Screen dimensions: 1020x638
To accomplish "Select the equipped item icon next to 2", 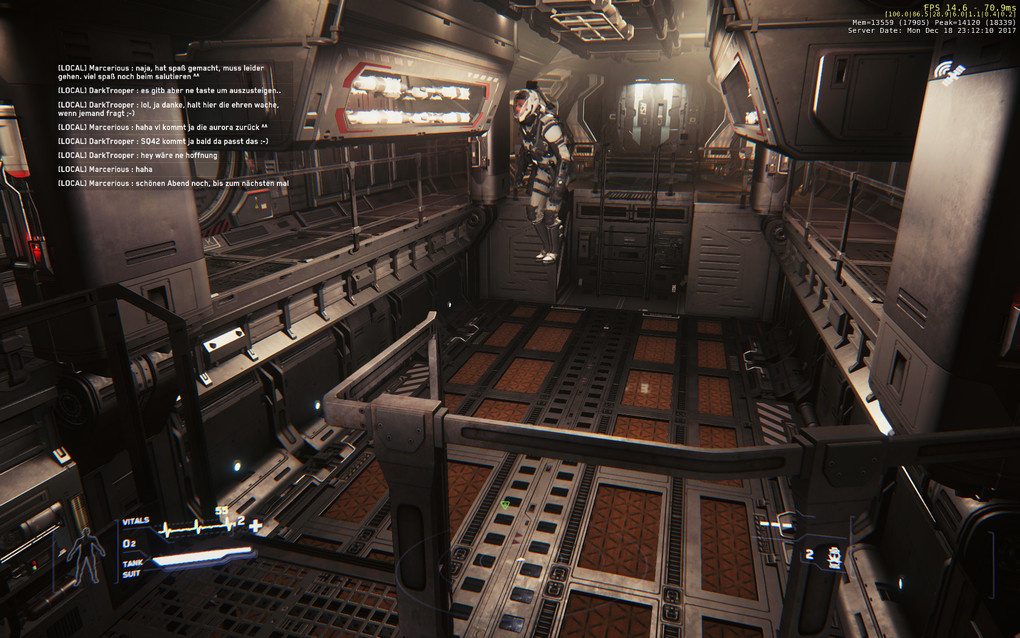I will [833, 556].
